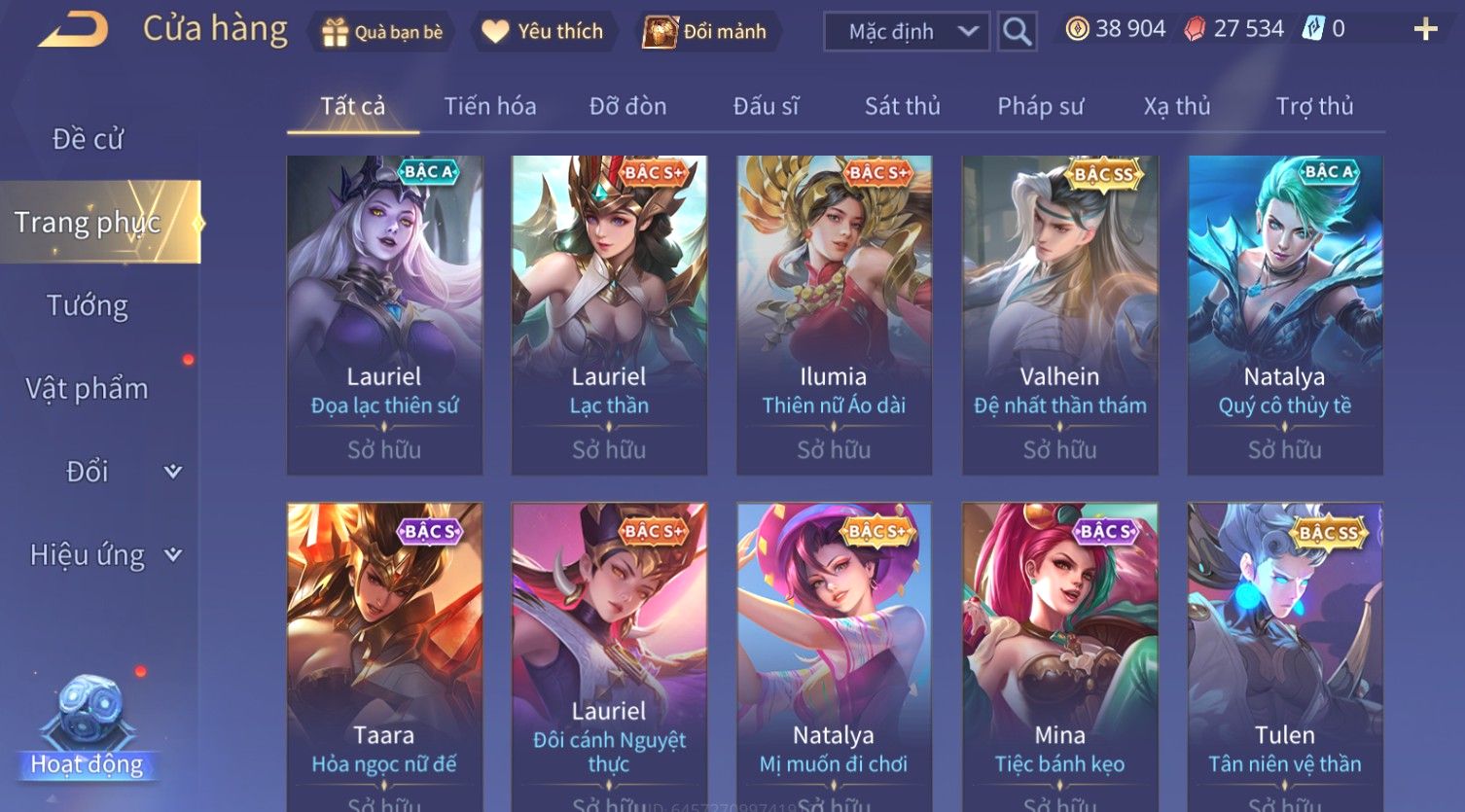Image resolution: width=1465 pixels, height=812 pixels.
Task: Open the Yêu thích favorites list
Action: coord(543,32)
